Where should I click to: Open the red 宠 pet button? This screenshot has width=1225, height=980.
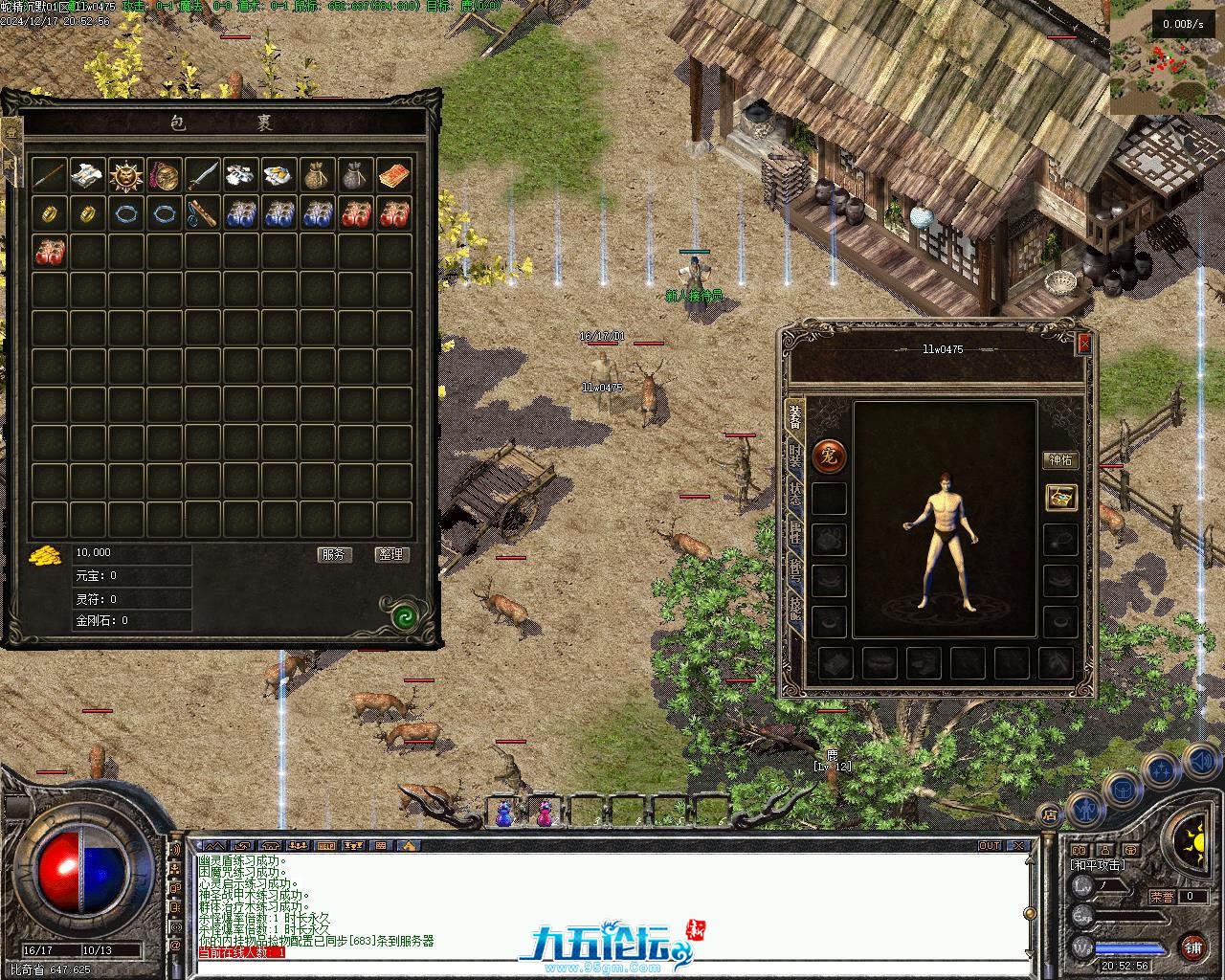pyautogui.click(x=829, y=457)
